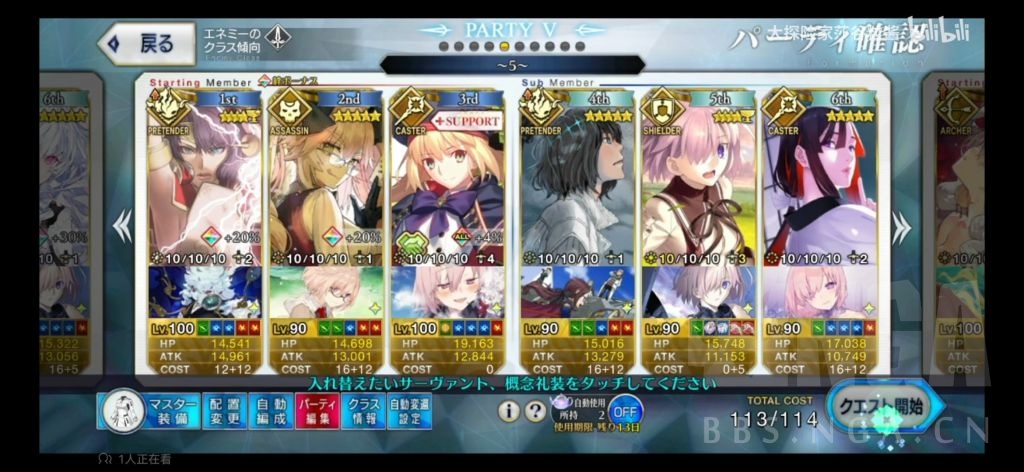View the enemy class tendency icon

tap(278, 40)
